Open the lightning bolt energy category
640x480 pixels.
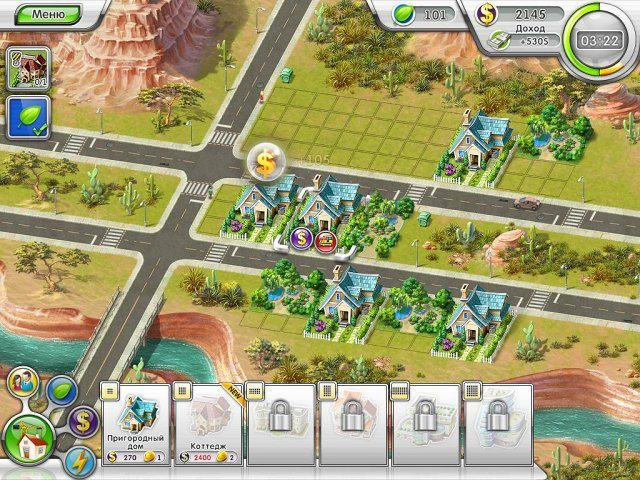(x=79, y=461)
